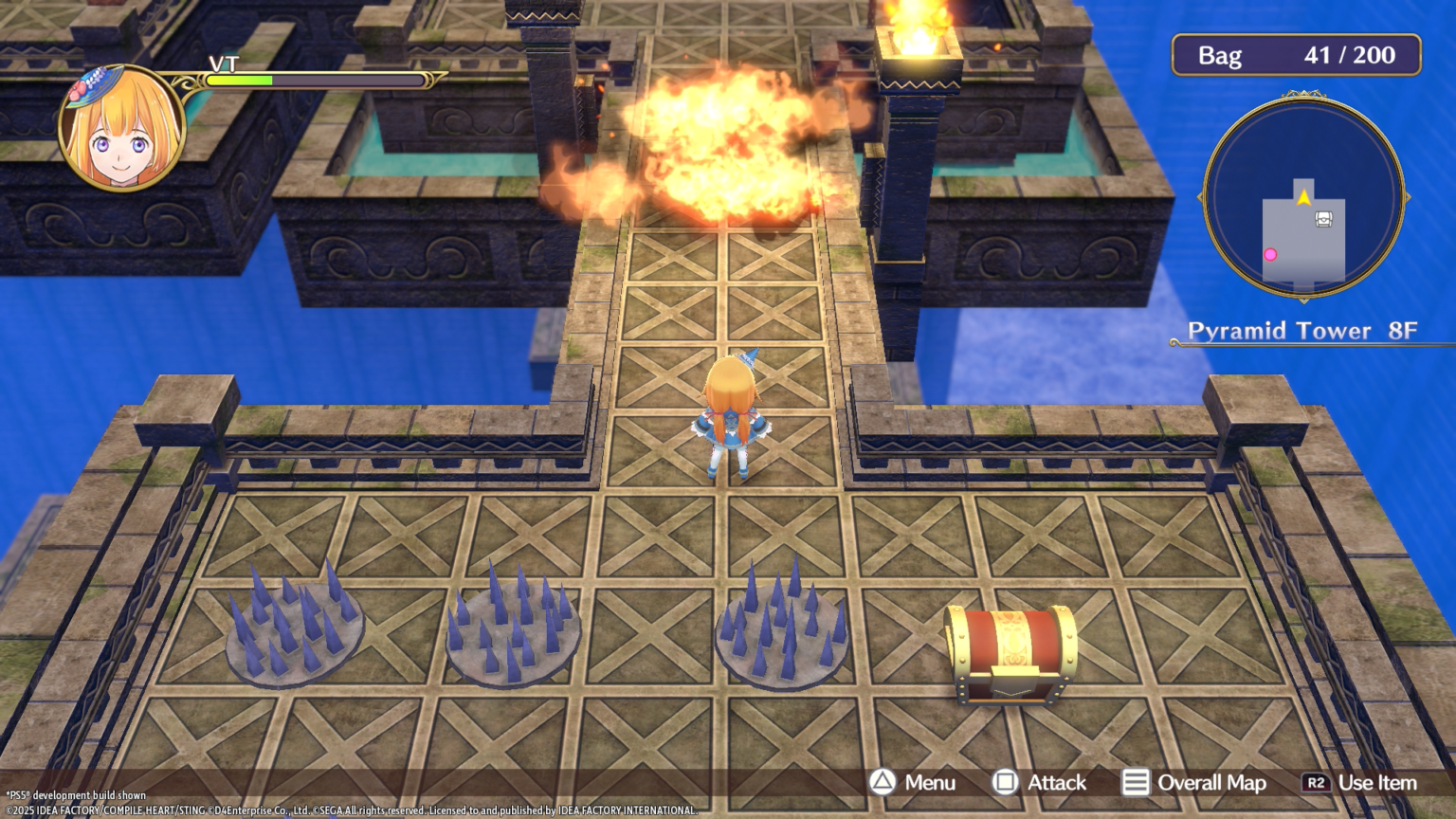Viewport: 1456px width, 819px height.
Task: Click the pink dot marker on the minimap
Action: coord(1270,254)
